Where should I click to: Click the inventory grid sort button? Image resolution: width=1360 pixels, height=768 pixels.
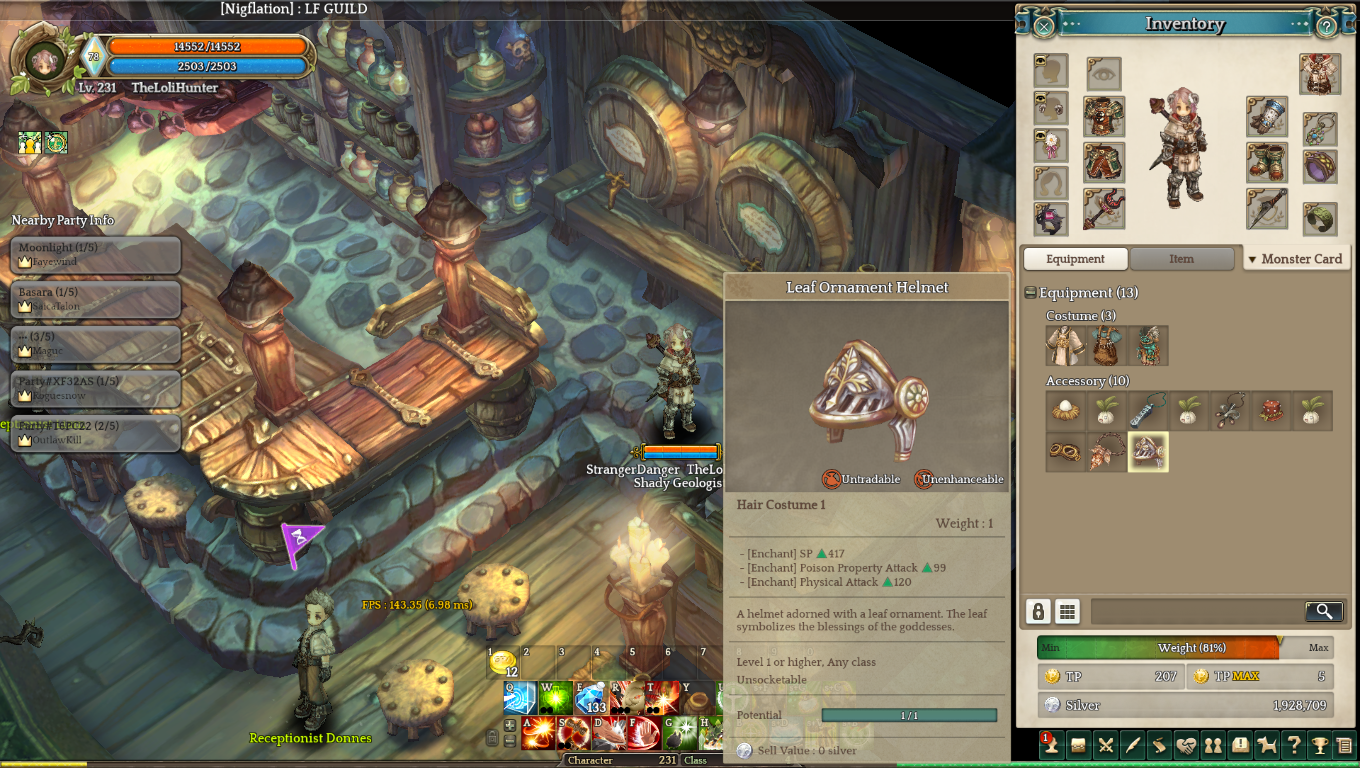(1067, 611)
